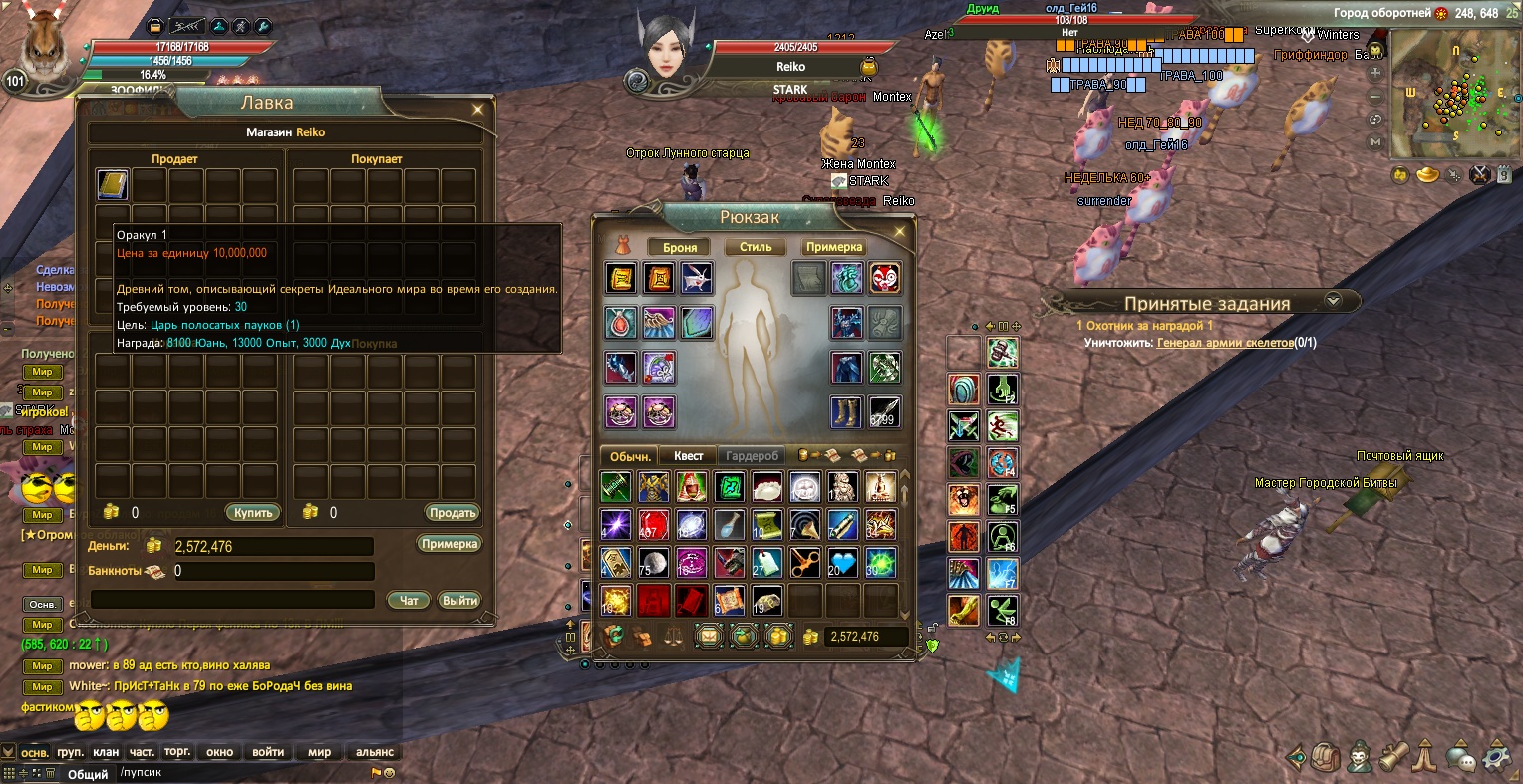Track the Генерал армии скелетов target link
Image resolution: width=1523 pixels, height=784 pixels.
pyautogui.click(x=1224, y=343)
